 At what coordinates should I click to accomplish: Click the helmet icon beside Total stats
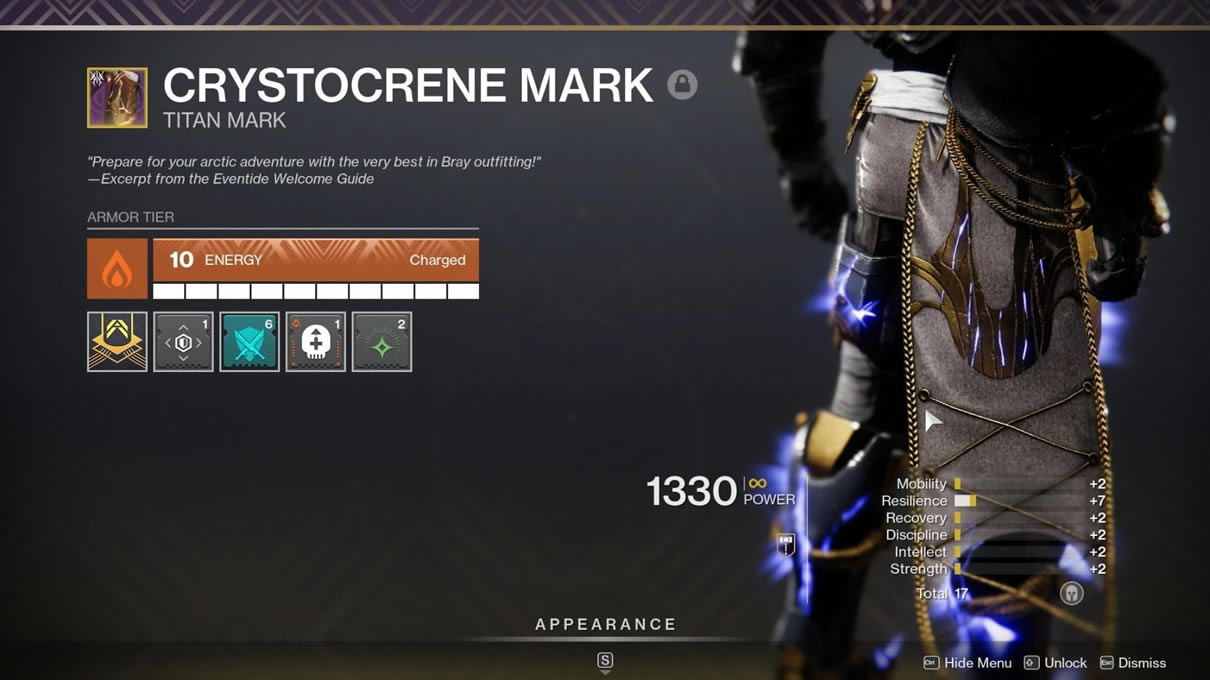pos(1071,594)
